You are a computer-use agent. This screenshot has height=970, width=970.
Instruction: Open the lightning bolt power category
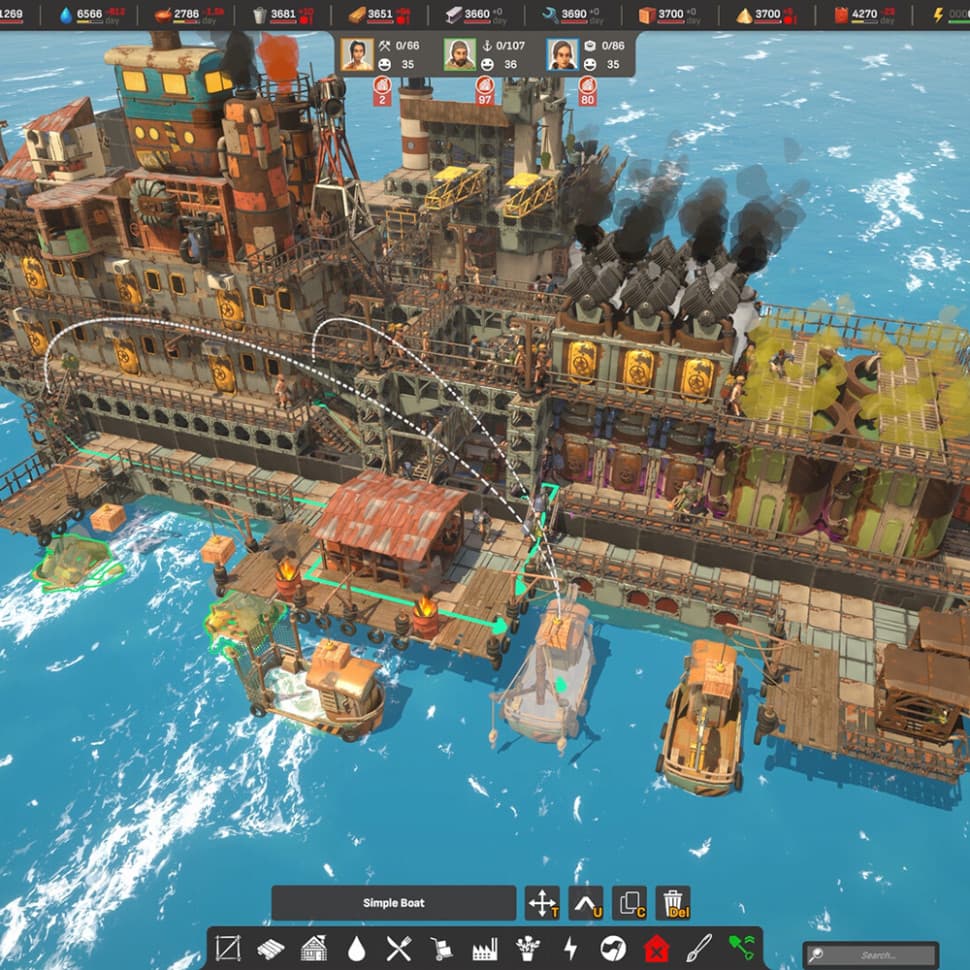pyautogui.click(x=570, y=948)
